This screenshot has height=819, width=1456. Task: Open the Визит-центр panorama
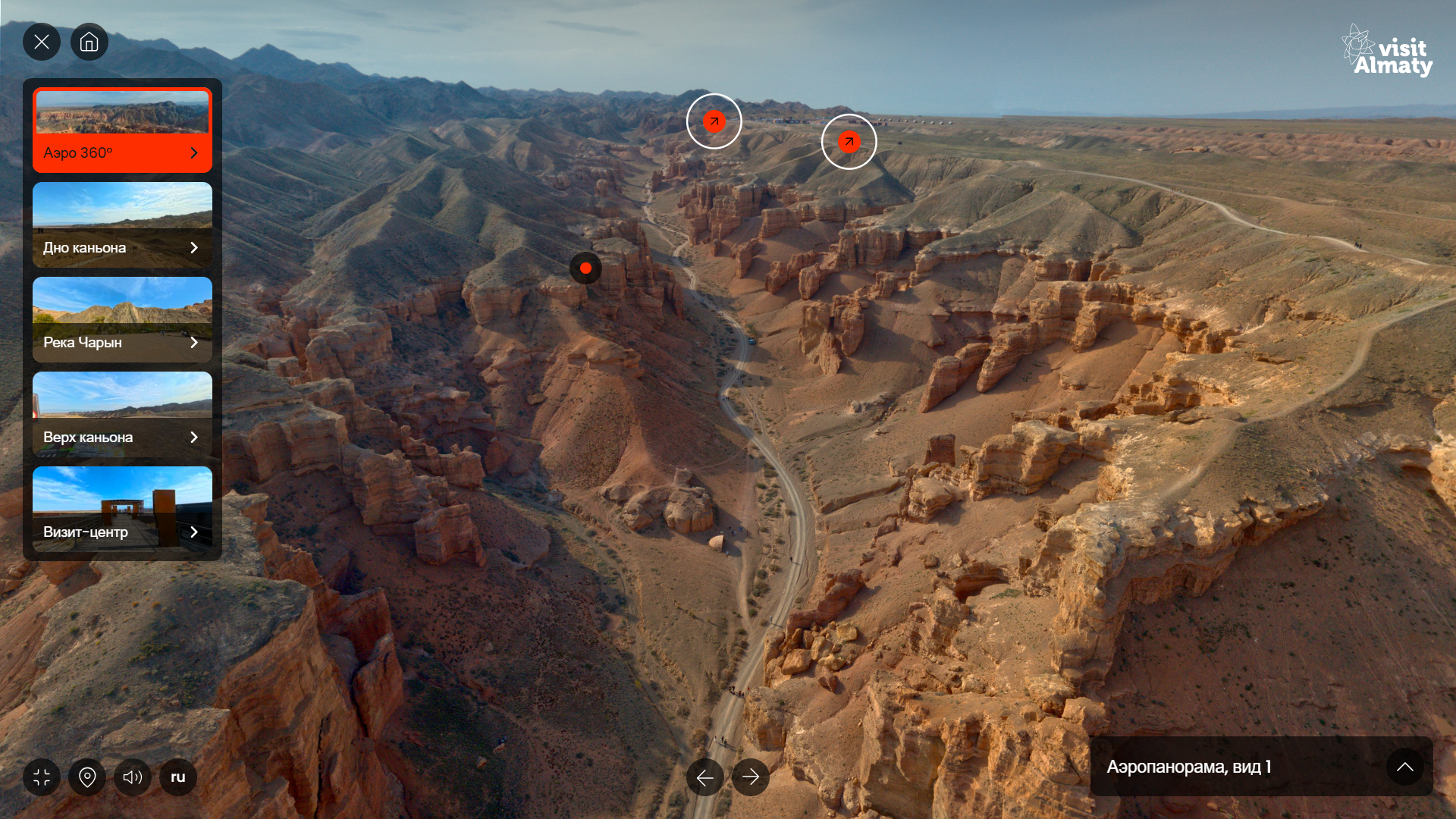pos(122,510)
